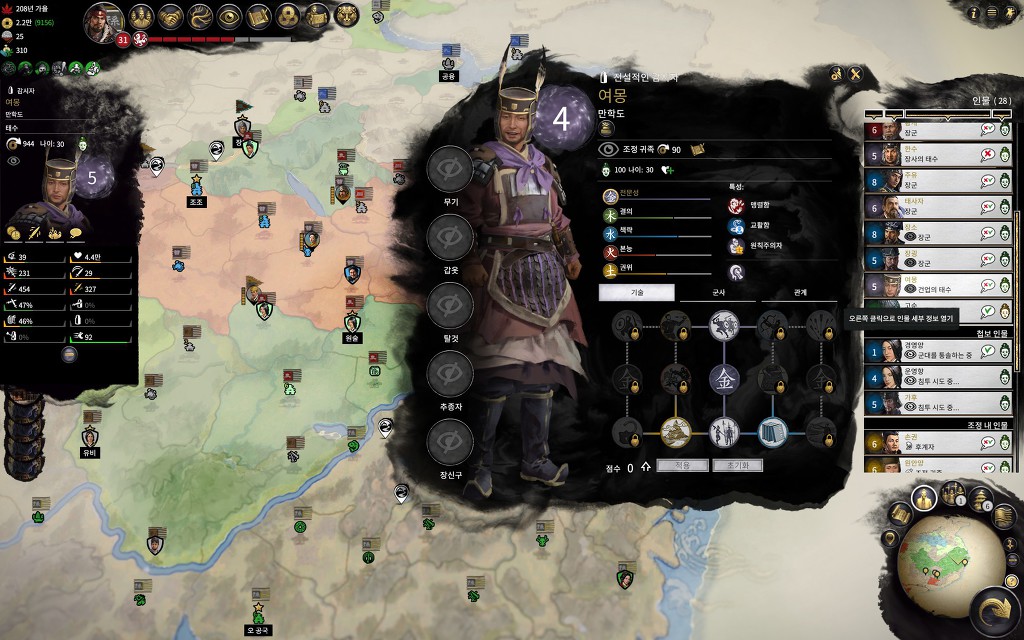Switch to the 군사 tab
The width and height of the screenshot is (1024, 640).
point(716,293)
